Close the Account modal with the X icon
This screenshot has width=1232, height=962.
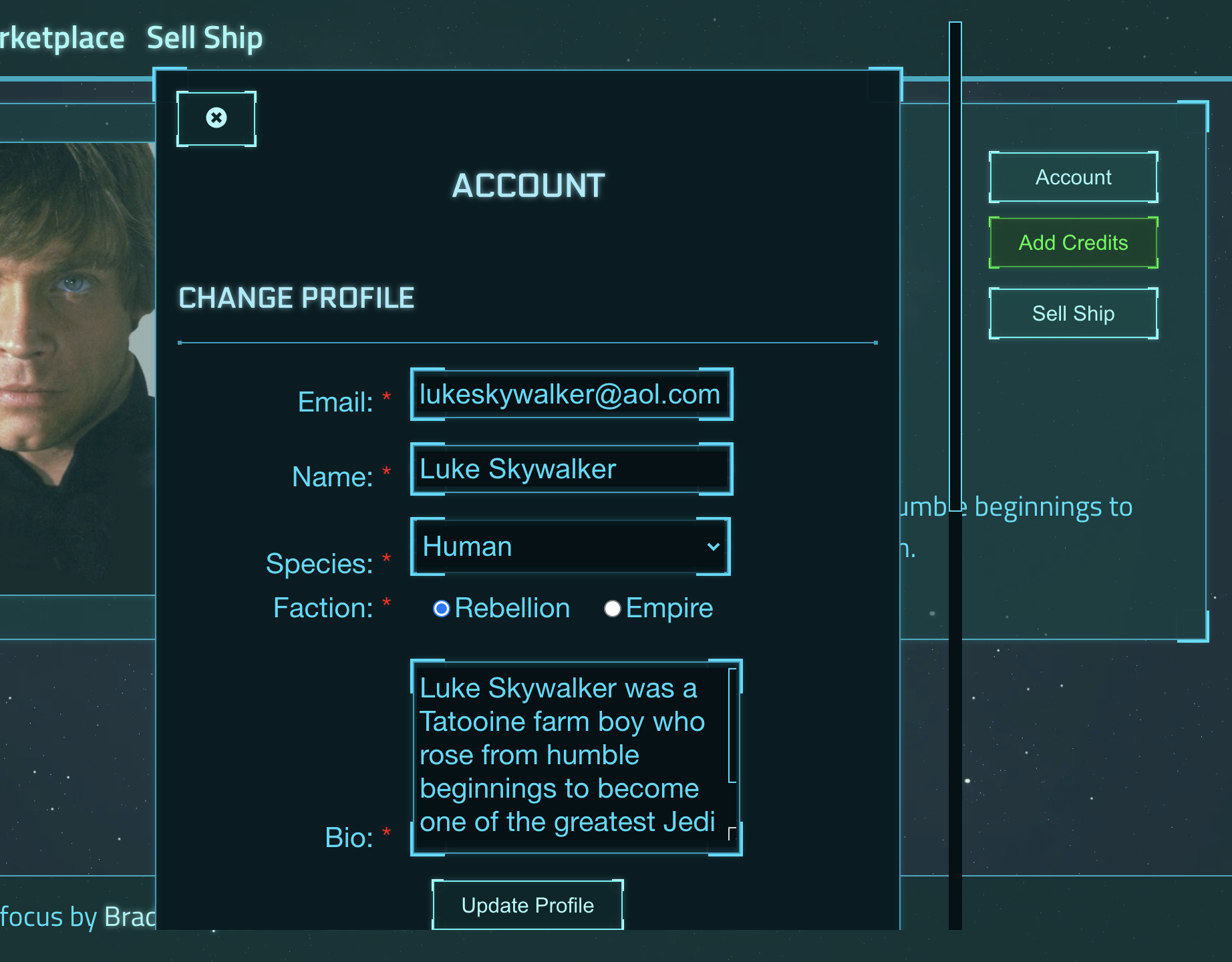(215, 118)
